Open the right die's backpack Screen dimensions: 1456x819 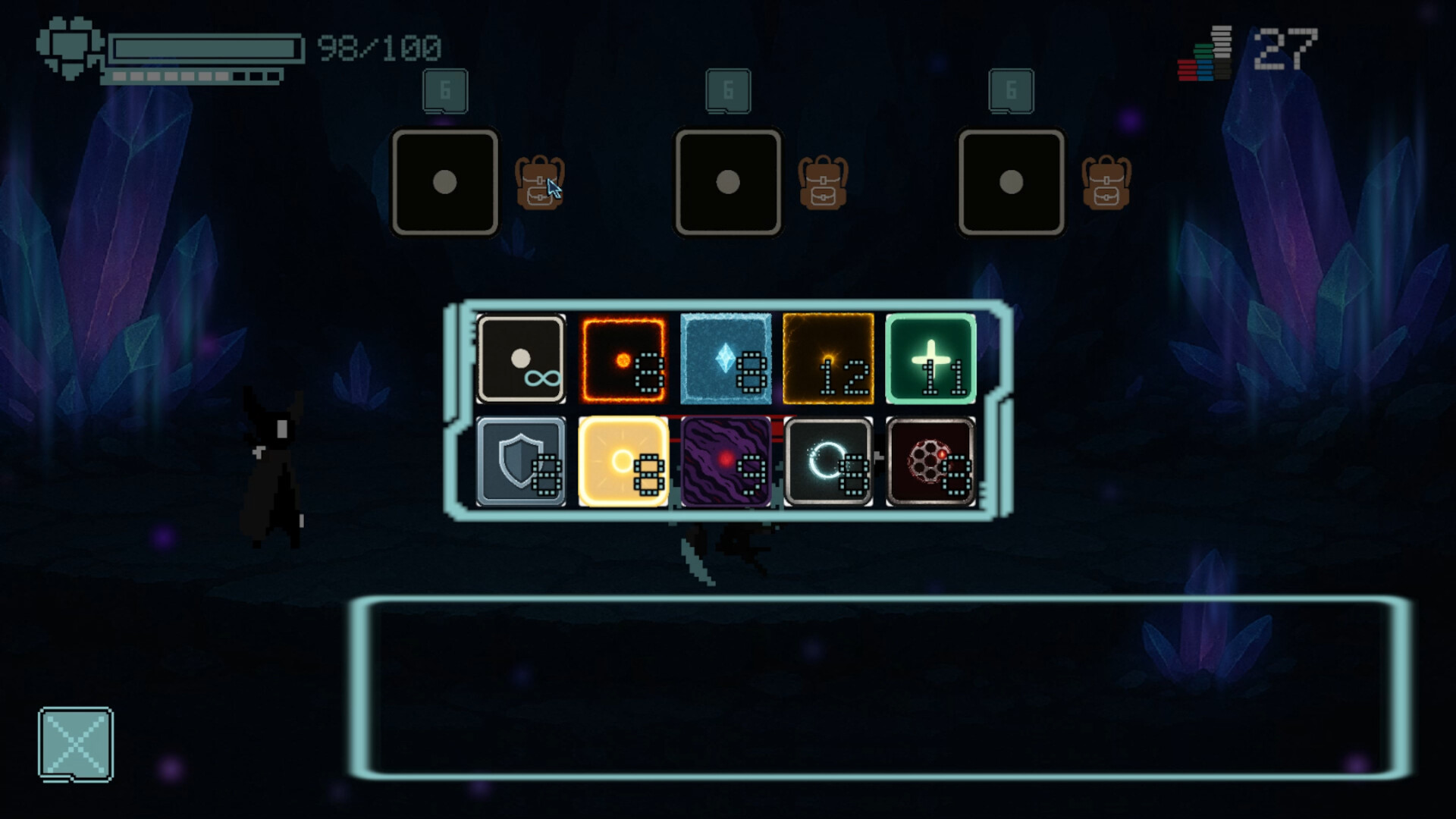[1106, 182]
